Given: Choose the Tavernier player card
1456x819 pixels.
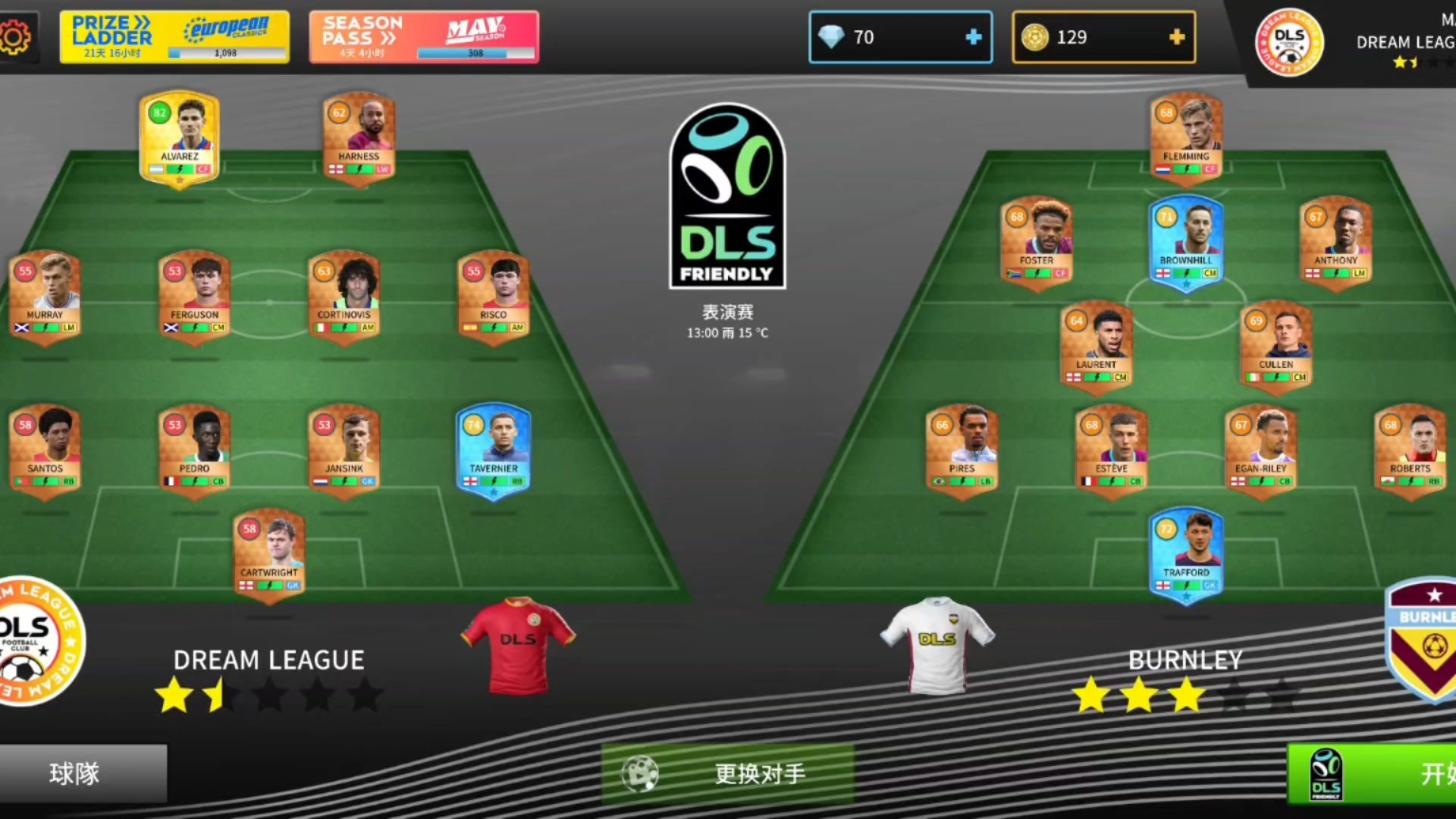Looking at the screenshot, I should pyautogui.click(x=493, y=451).
